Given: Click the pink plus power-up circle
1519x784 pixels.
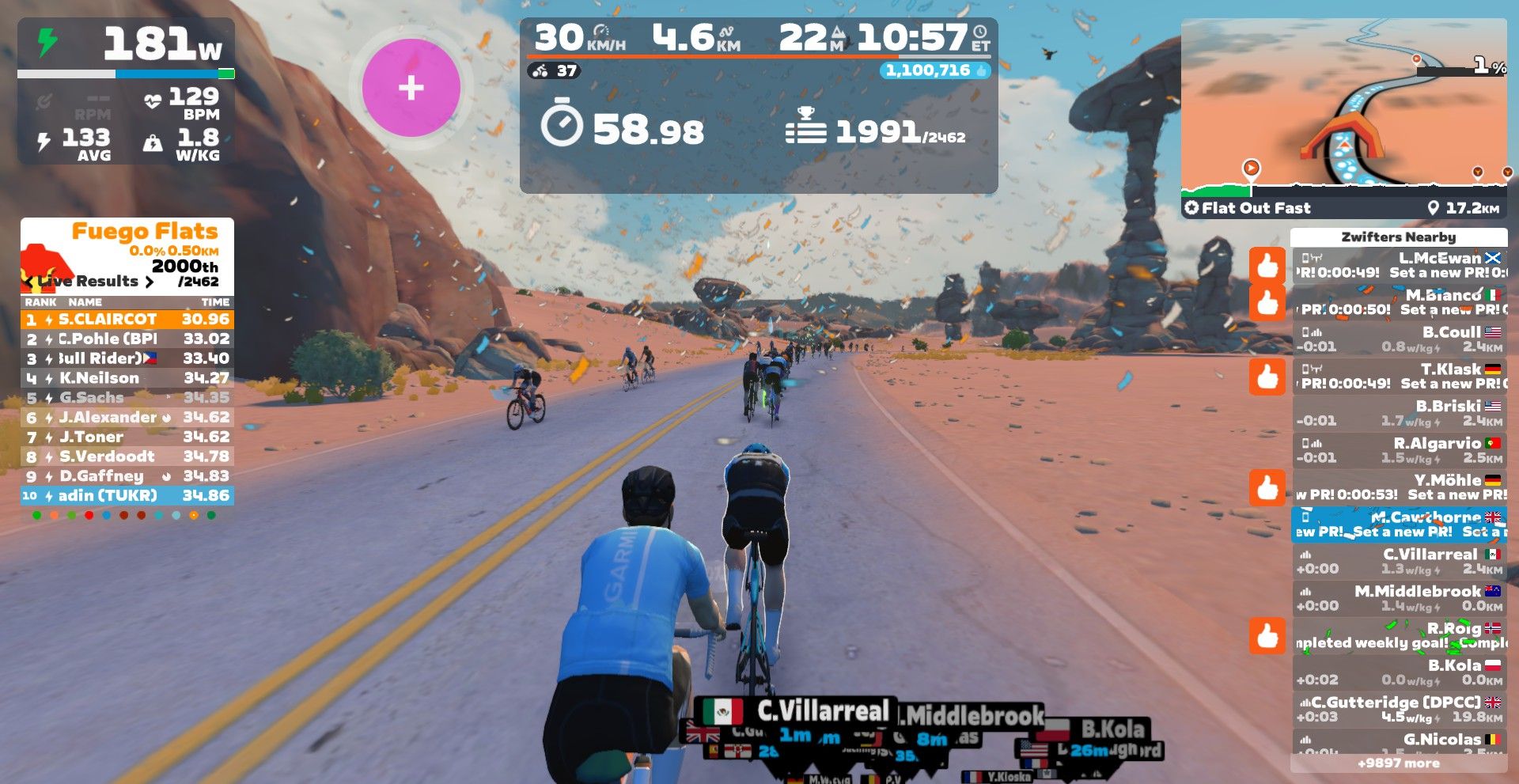Looking at the screenshot, I should [411, 87].
